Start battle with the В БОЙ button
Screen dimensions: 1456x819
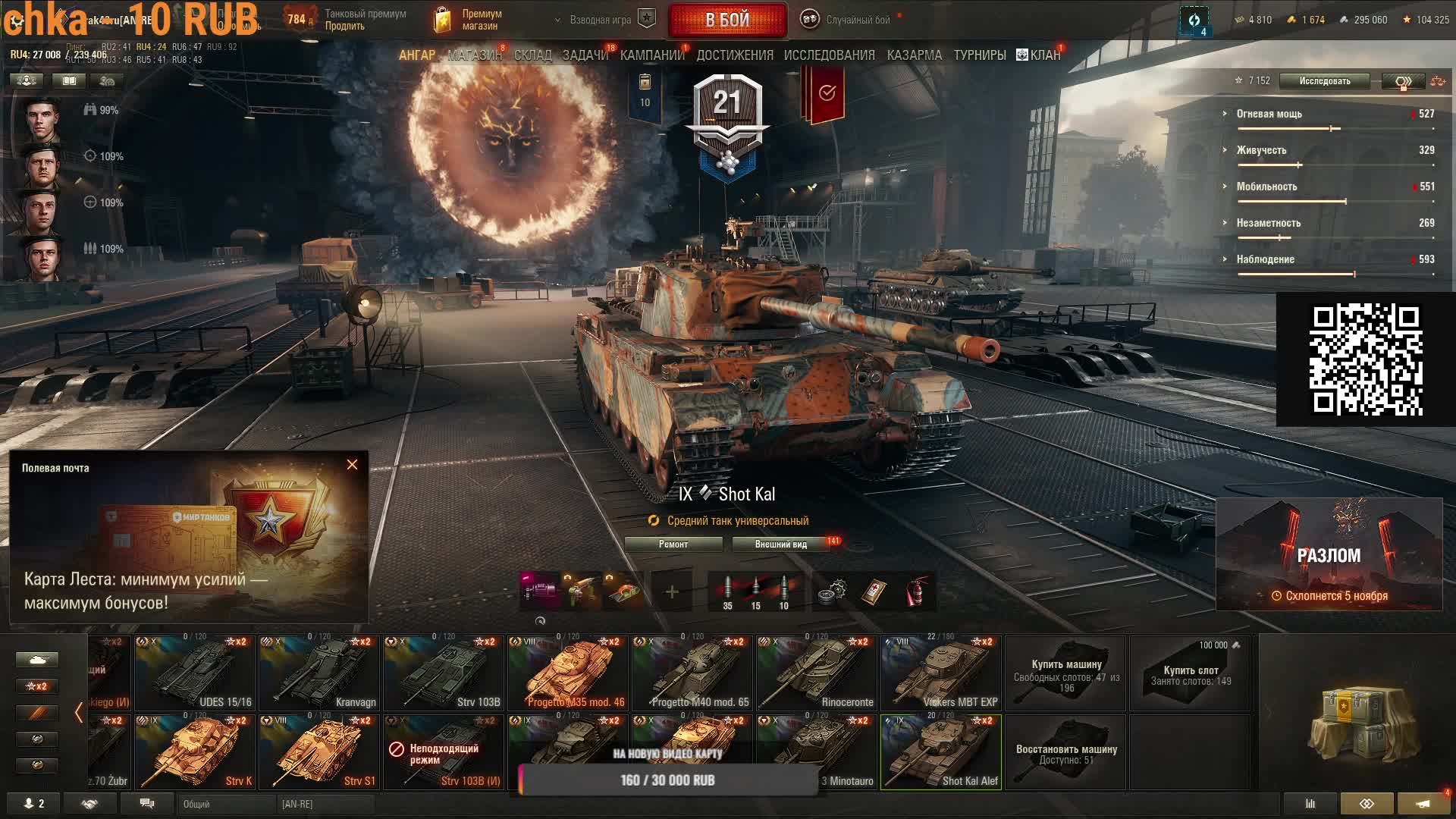tap(727, 20)
